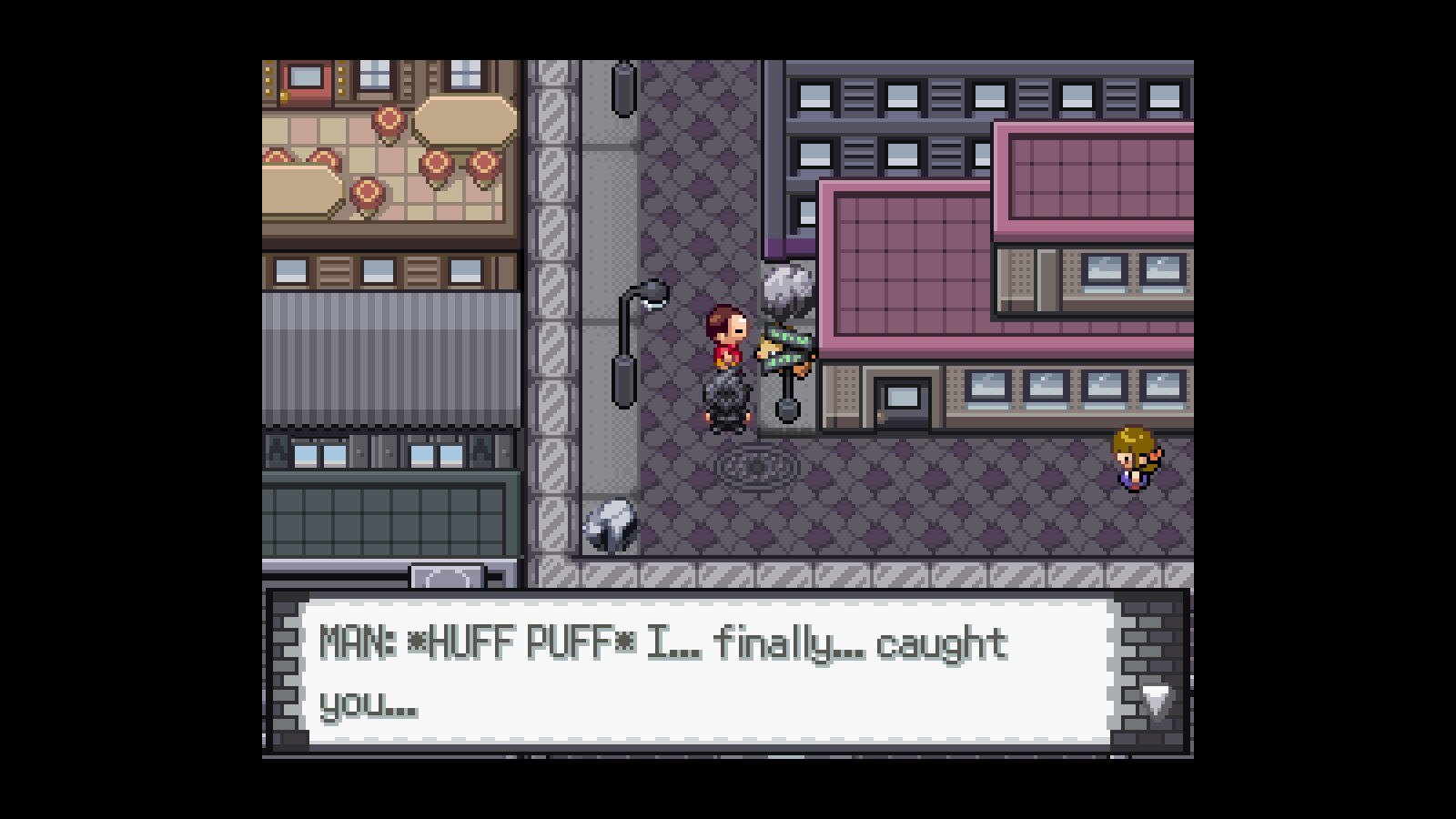The width and height of the screenshot is (1456, 819).
Task: Click the dialogue continue arrow
Action: [x=1156, y=701]
